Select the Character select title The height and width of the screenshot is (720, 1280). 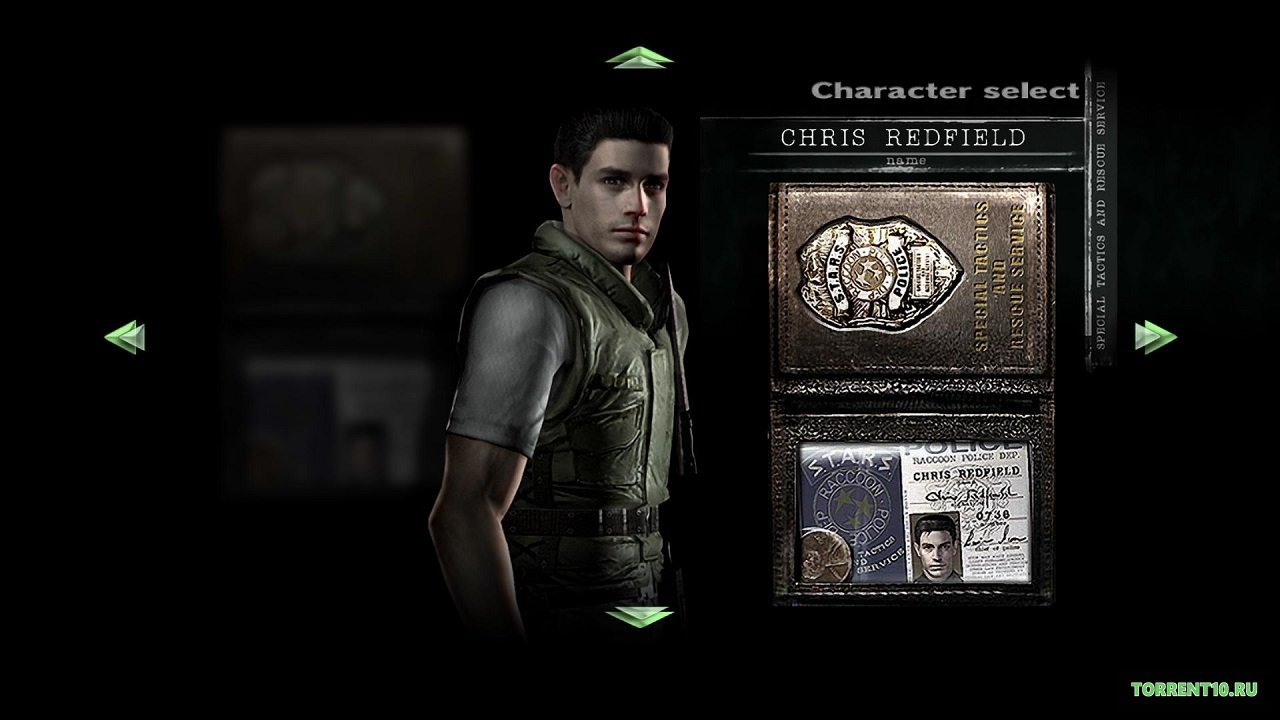[944, 90]
